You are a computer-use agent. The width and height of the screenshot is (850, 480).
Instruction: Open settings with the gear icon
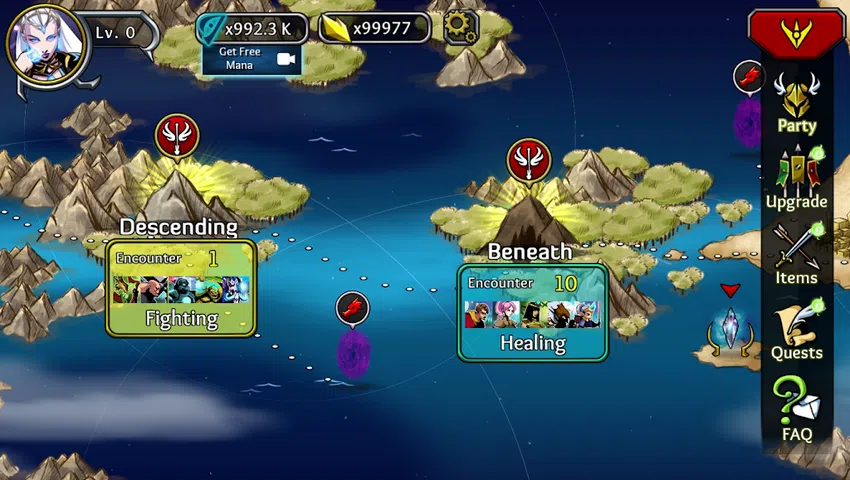460,27
